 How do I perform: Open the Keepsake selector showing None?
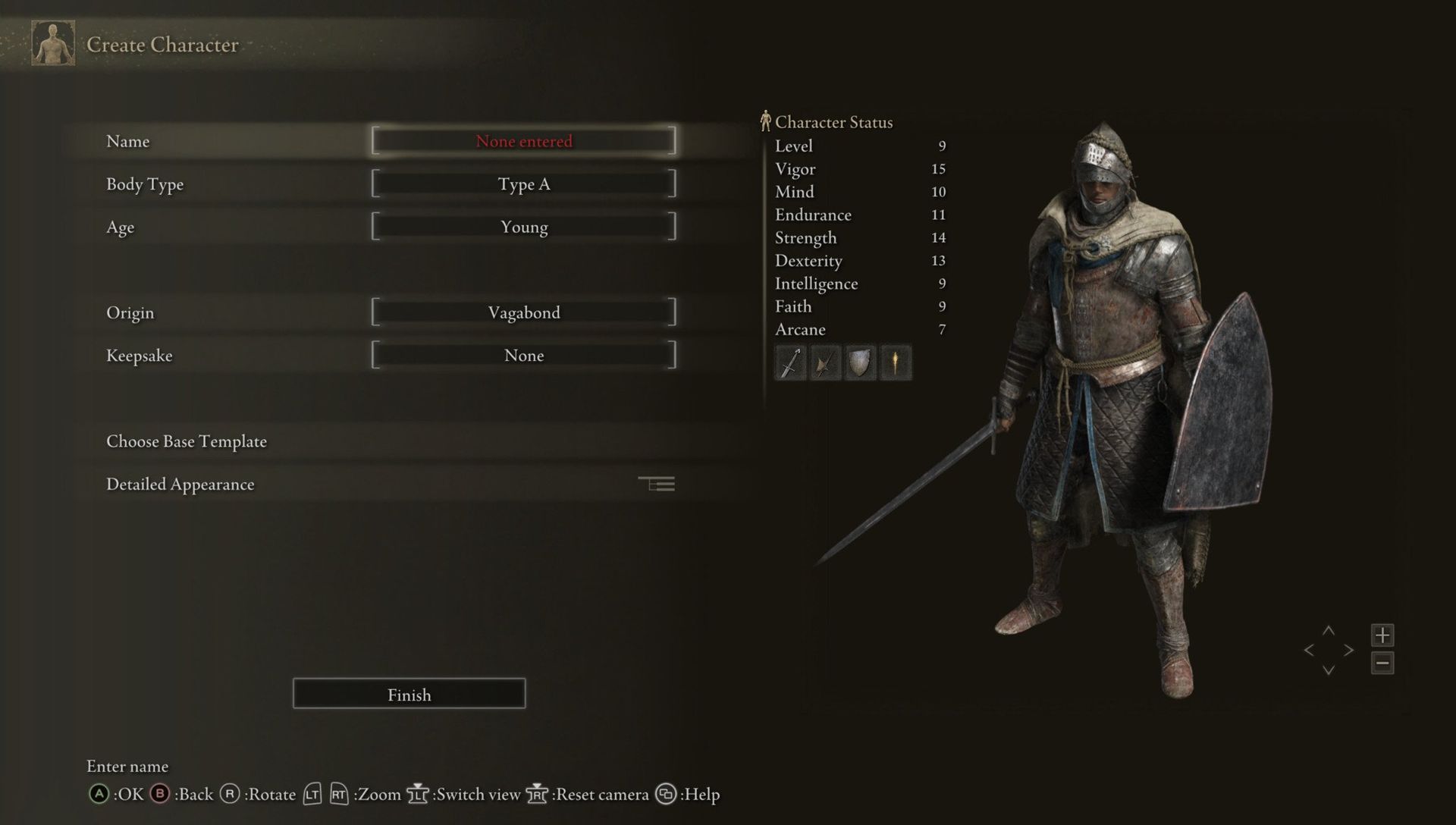[524, 355]
